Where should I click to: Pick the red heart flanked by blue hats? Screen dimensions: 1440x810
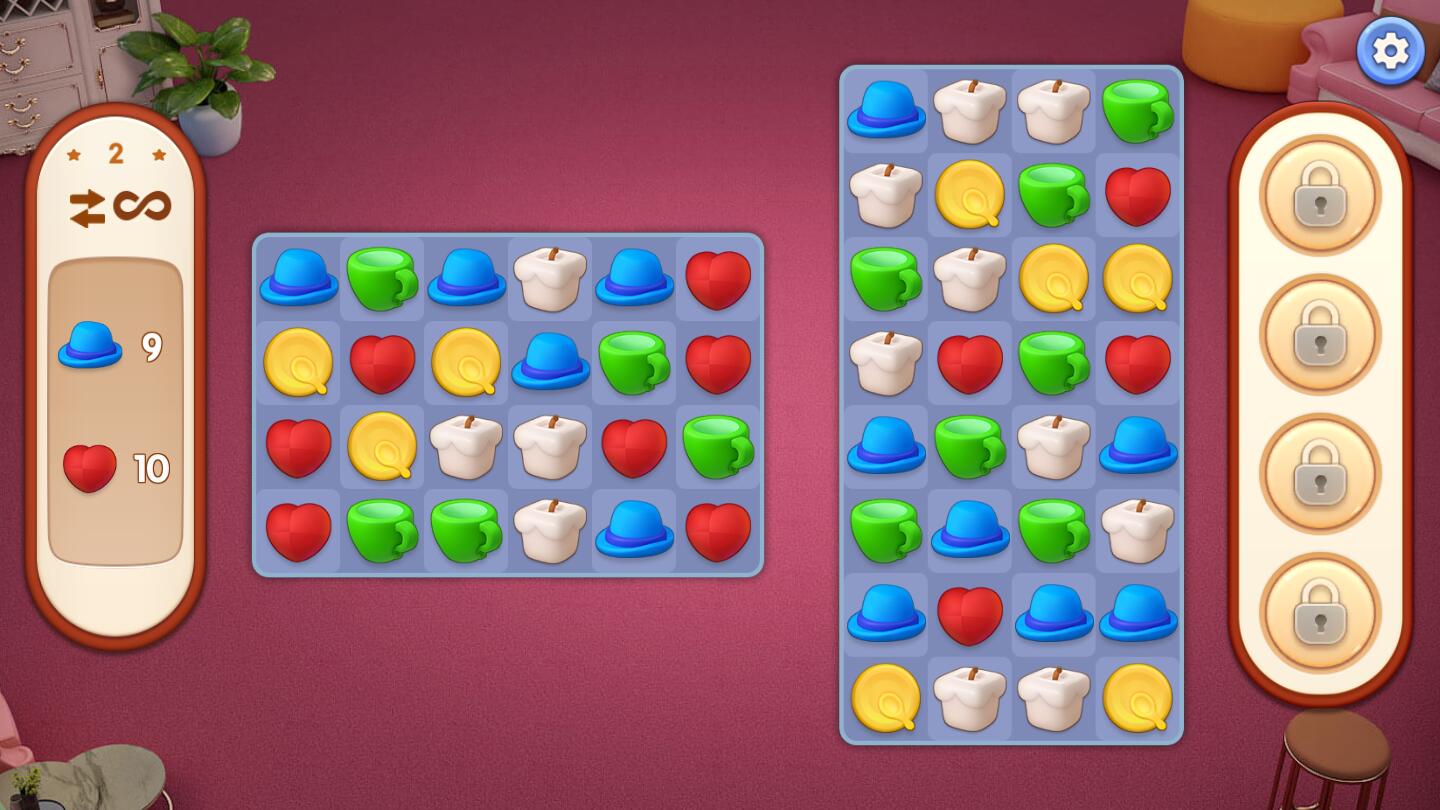[x=969, y=614]
